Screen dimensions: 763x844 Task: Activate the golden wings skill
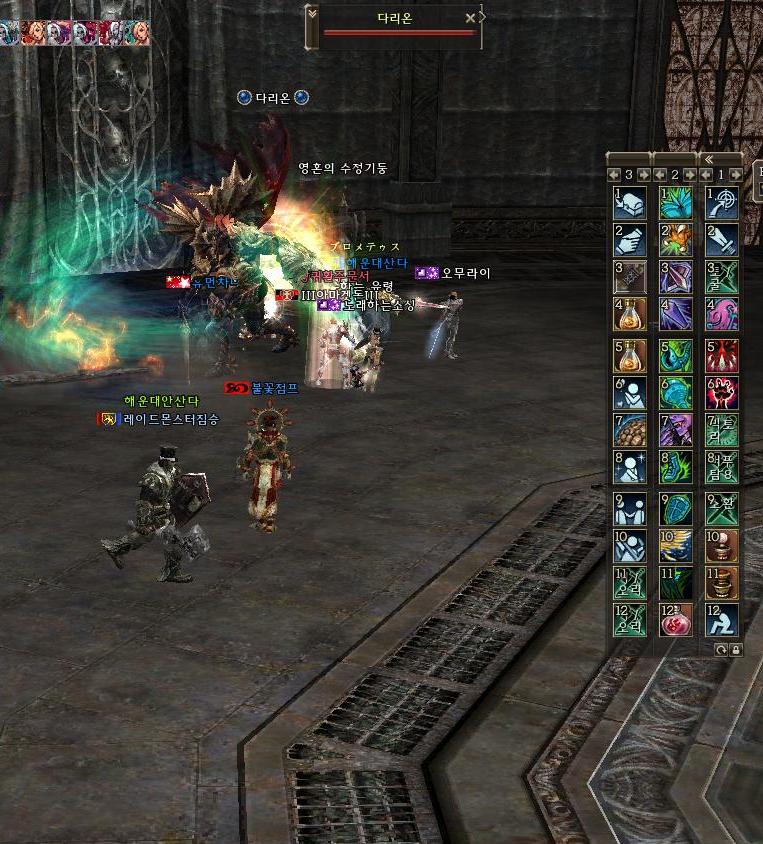(676, 543)
